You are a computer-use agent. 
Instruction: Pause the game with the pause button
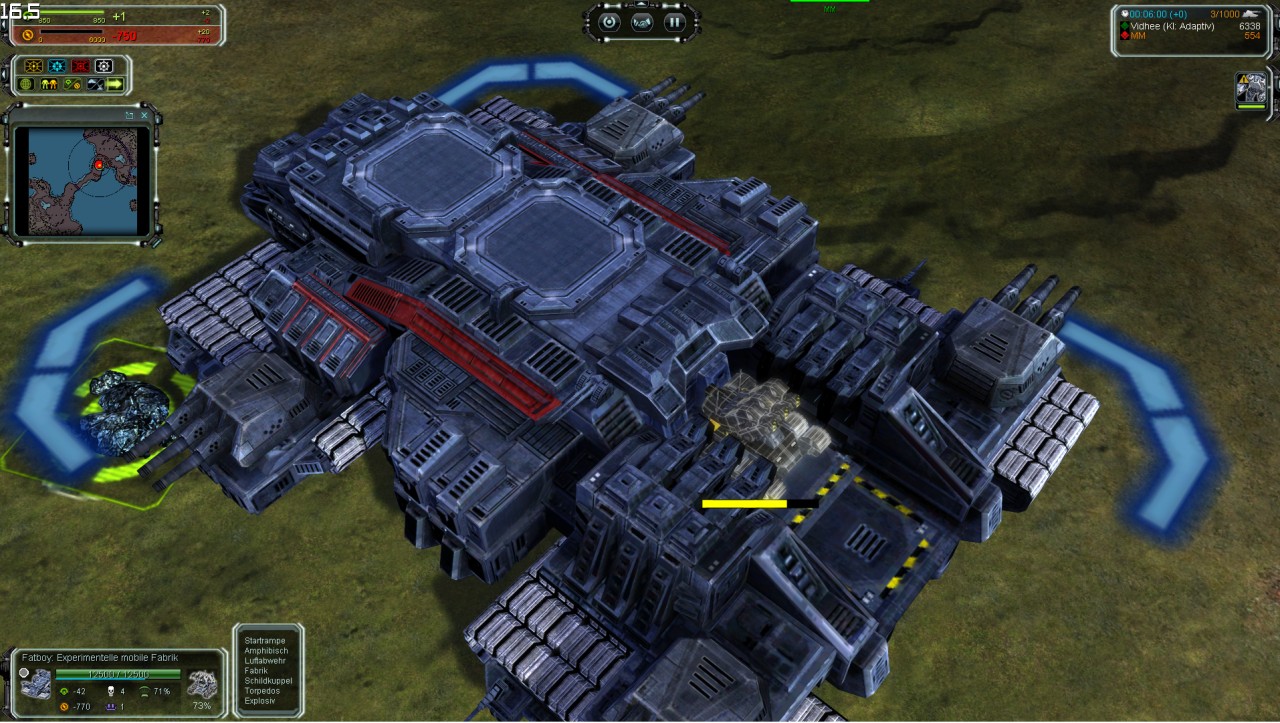(x=674, y=22)
